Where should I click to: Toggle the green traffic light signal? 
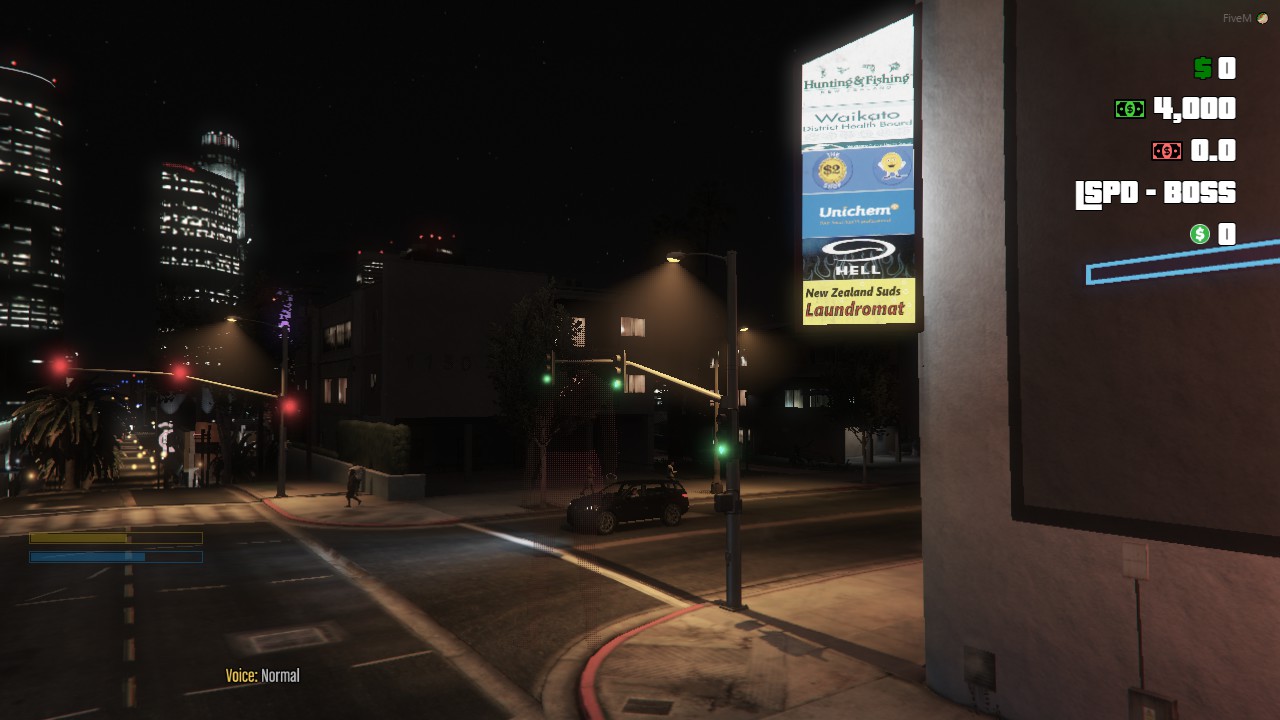pos(722,449)
